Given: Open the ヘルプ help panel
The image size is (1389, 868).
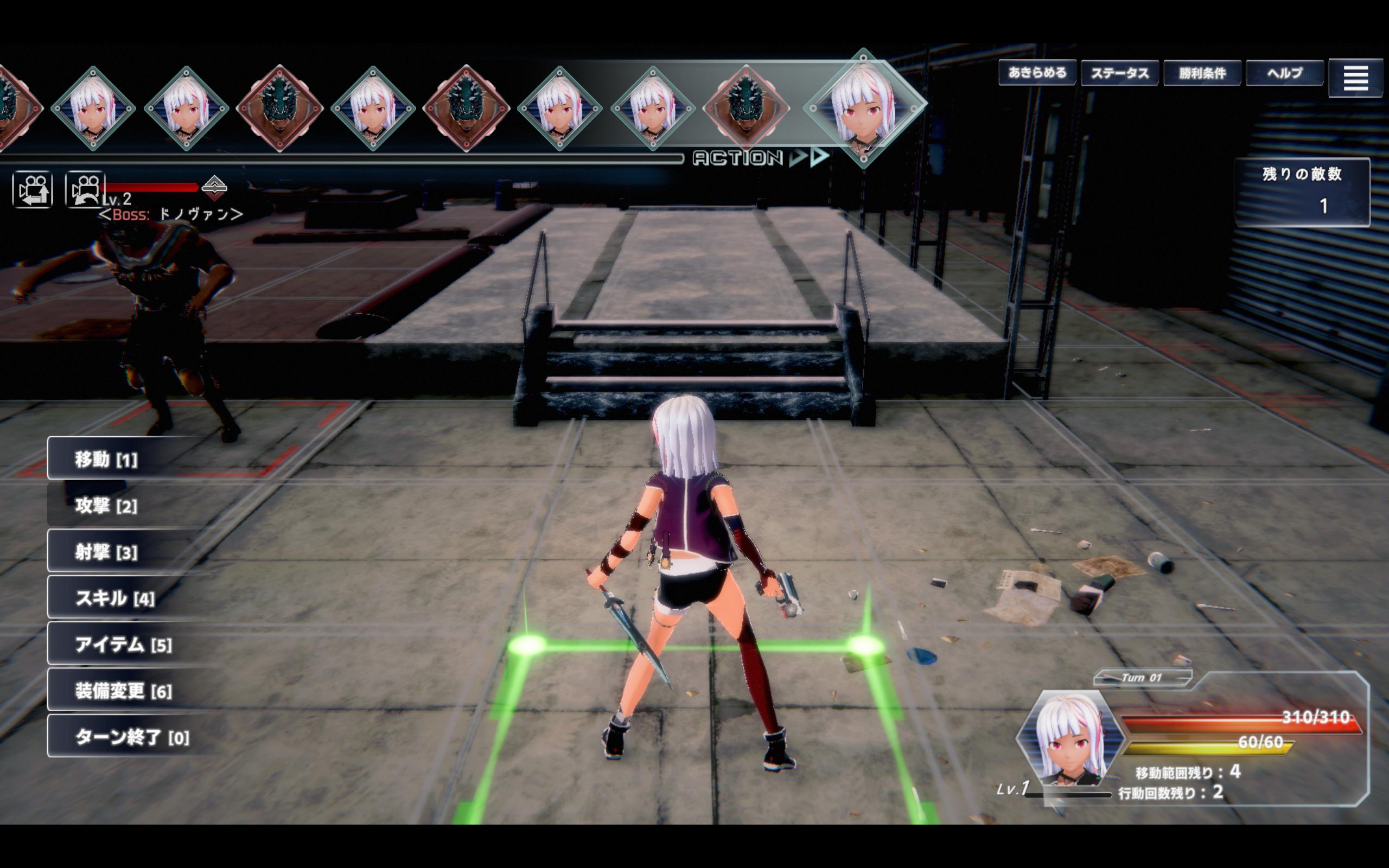Looking at the screenshot, I should click(x=1284, y=73).
